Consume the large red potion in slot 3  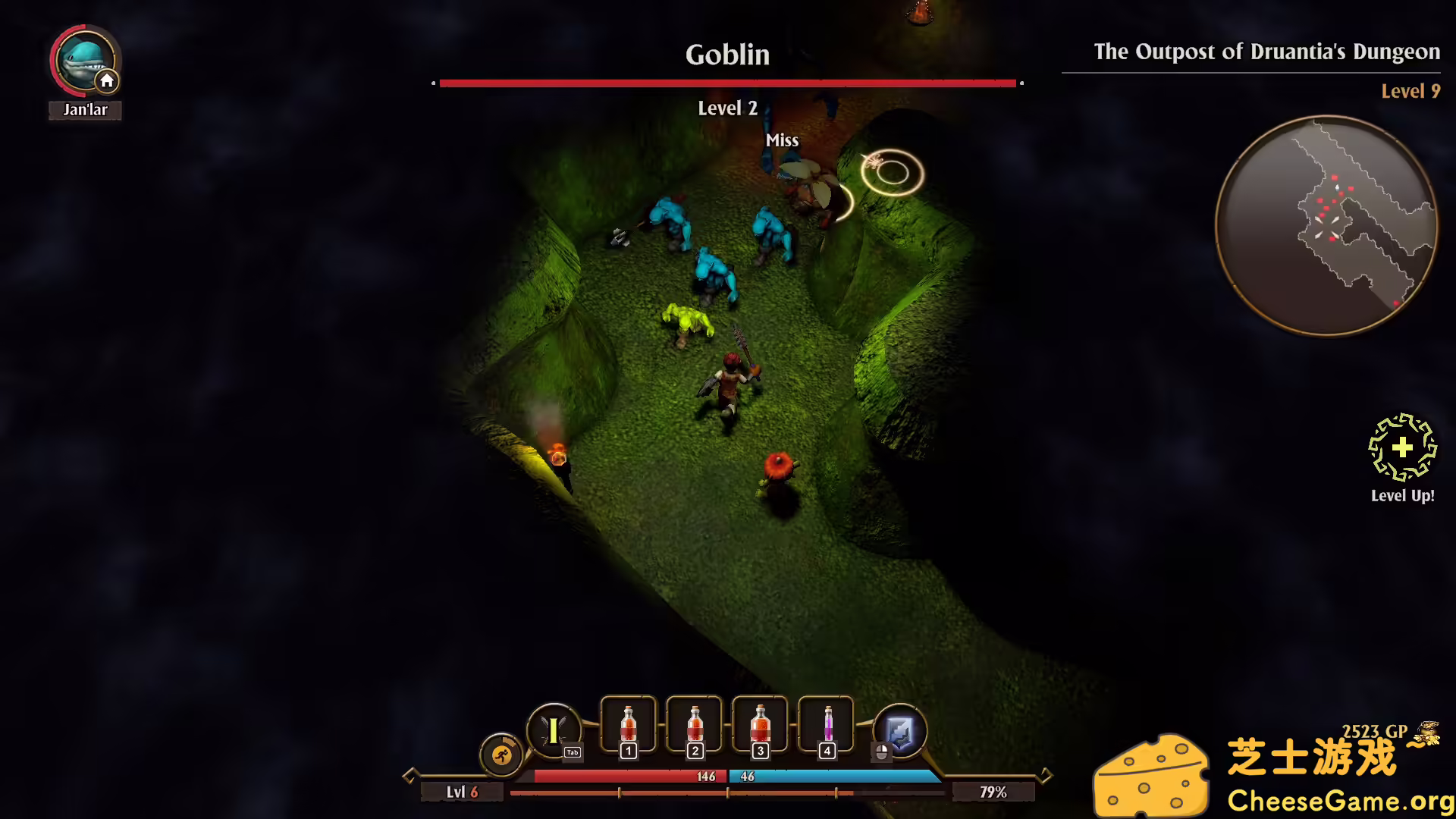point(760,726)
